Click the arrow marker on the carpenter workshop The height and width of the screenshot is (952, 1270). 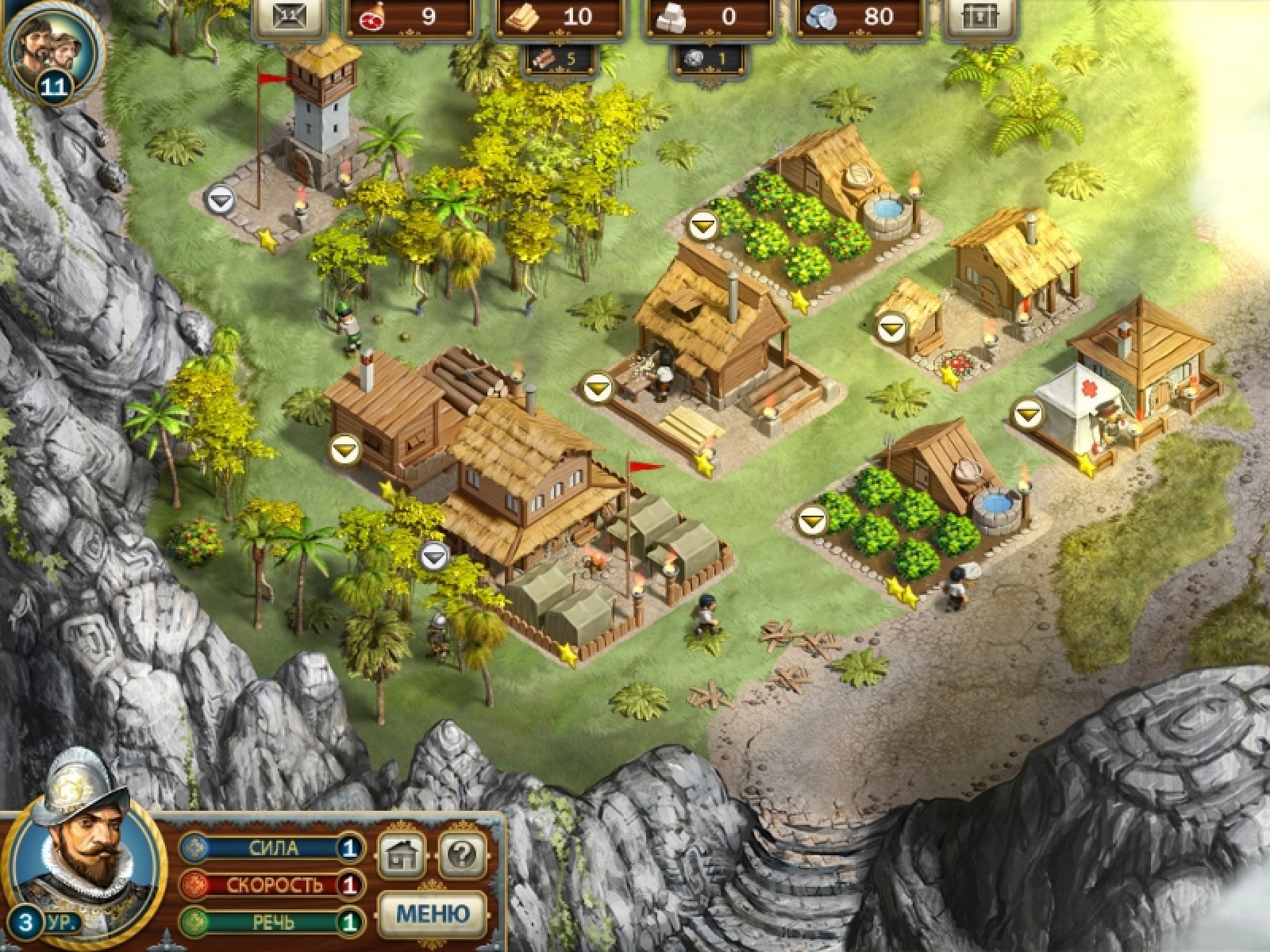tap(597, 388)
